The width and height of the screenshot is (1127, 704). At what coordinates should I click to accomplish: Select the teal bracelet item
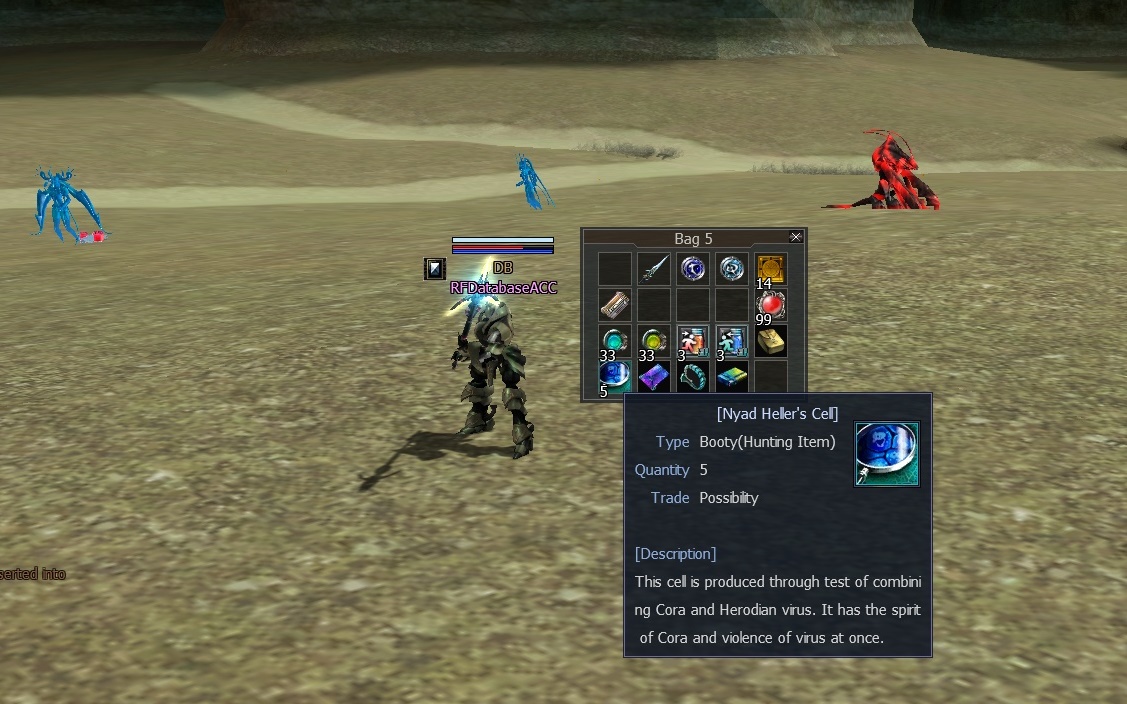693,377
